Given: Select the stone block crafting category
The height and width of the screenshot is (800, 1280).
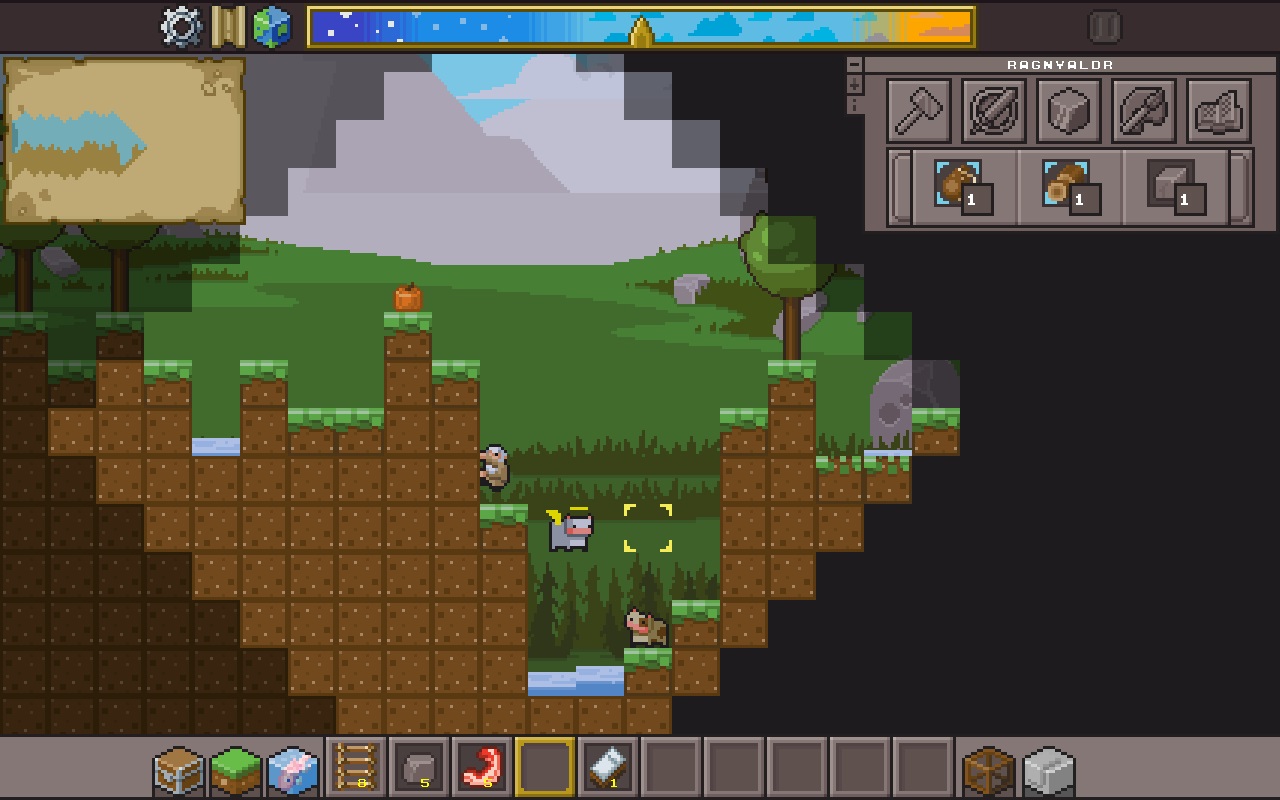Looking at the screenshot, I should (1068, 111).
